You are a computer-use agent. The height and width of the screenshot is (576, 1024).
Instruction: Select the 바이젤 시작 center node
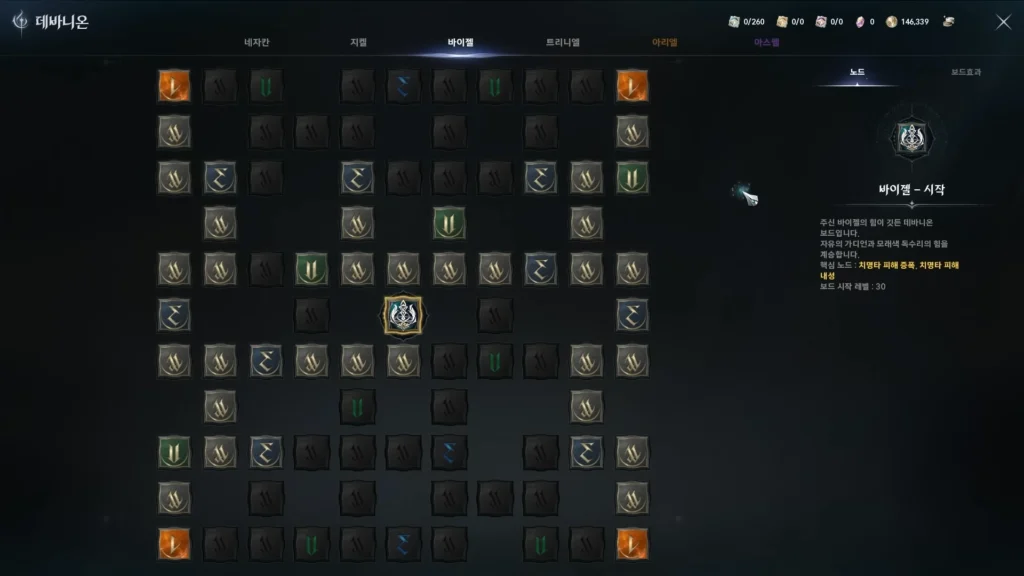click(403, 315)
